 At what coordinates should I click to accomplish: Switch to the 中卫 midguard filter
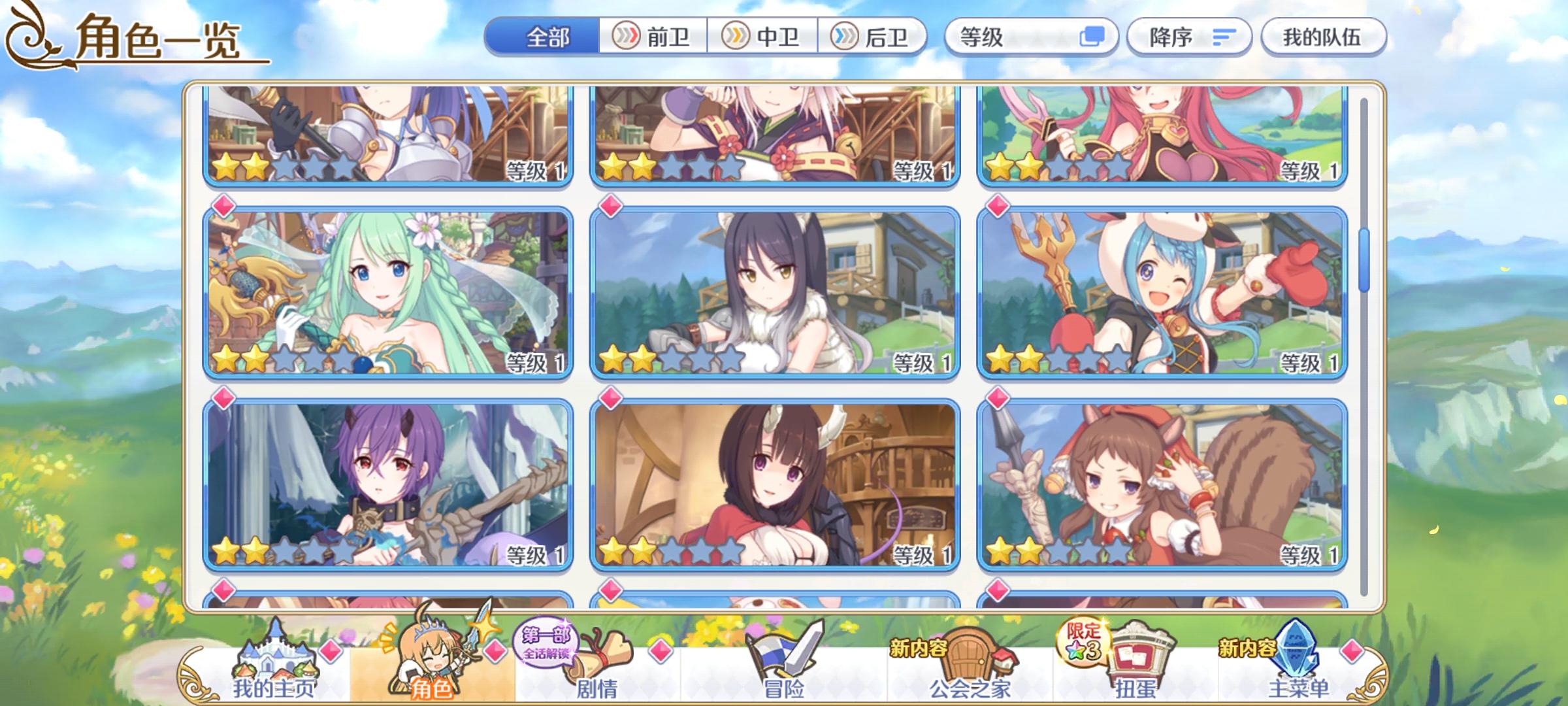pyautogui.click(x=764, y=37)
